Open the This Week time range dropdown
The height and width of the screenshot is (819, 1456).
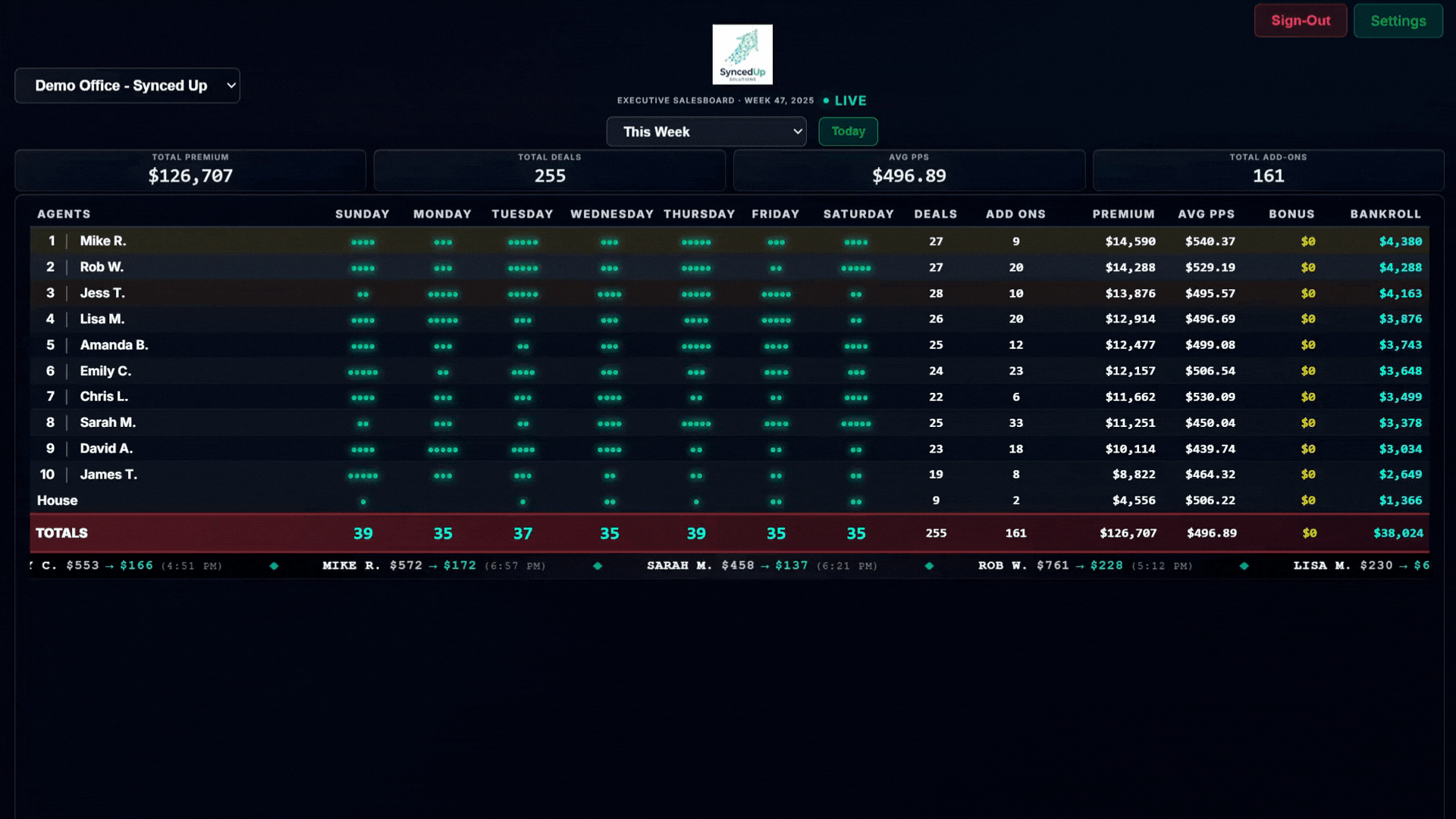coord(706,131)
